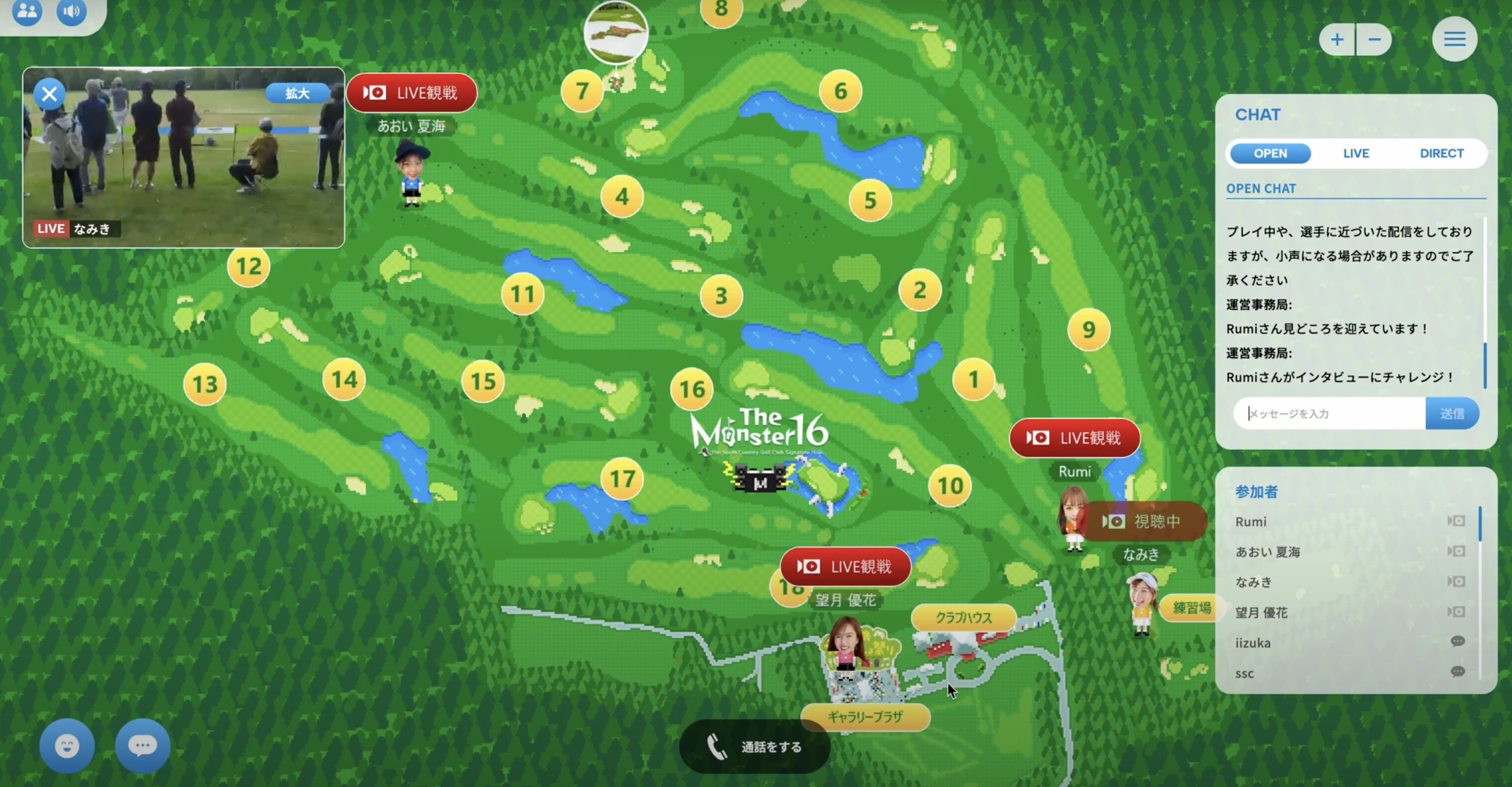
Task: Open the participants people icon
Action: coord(27,11)
